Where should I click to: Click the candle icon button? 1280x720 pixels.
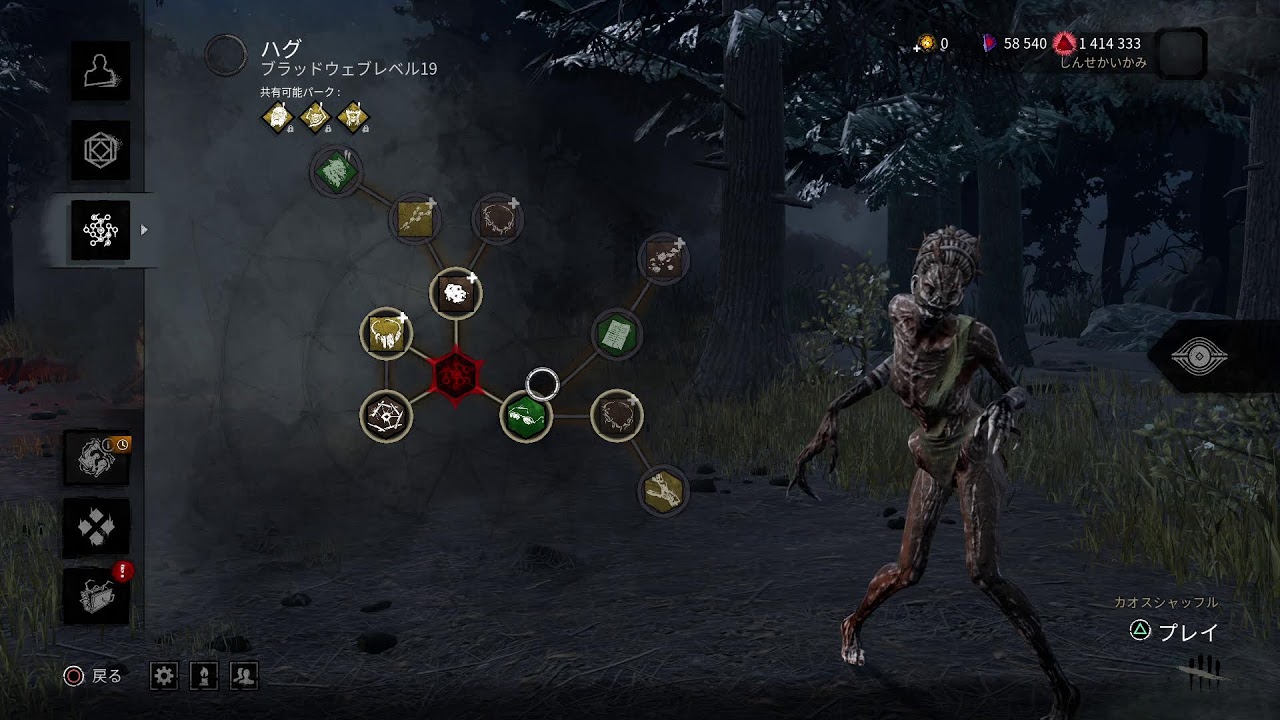pyautogui.click(x=204, y=676)
